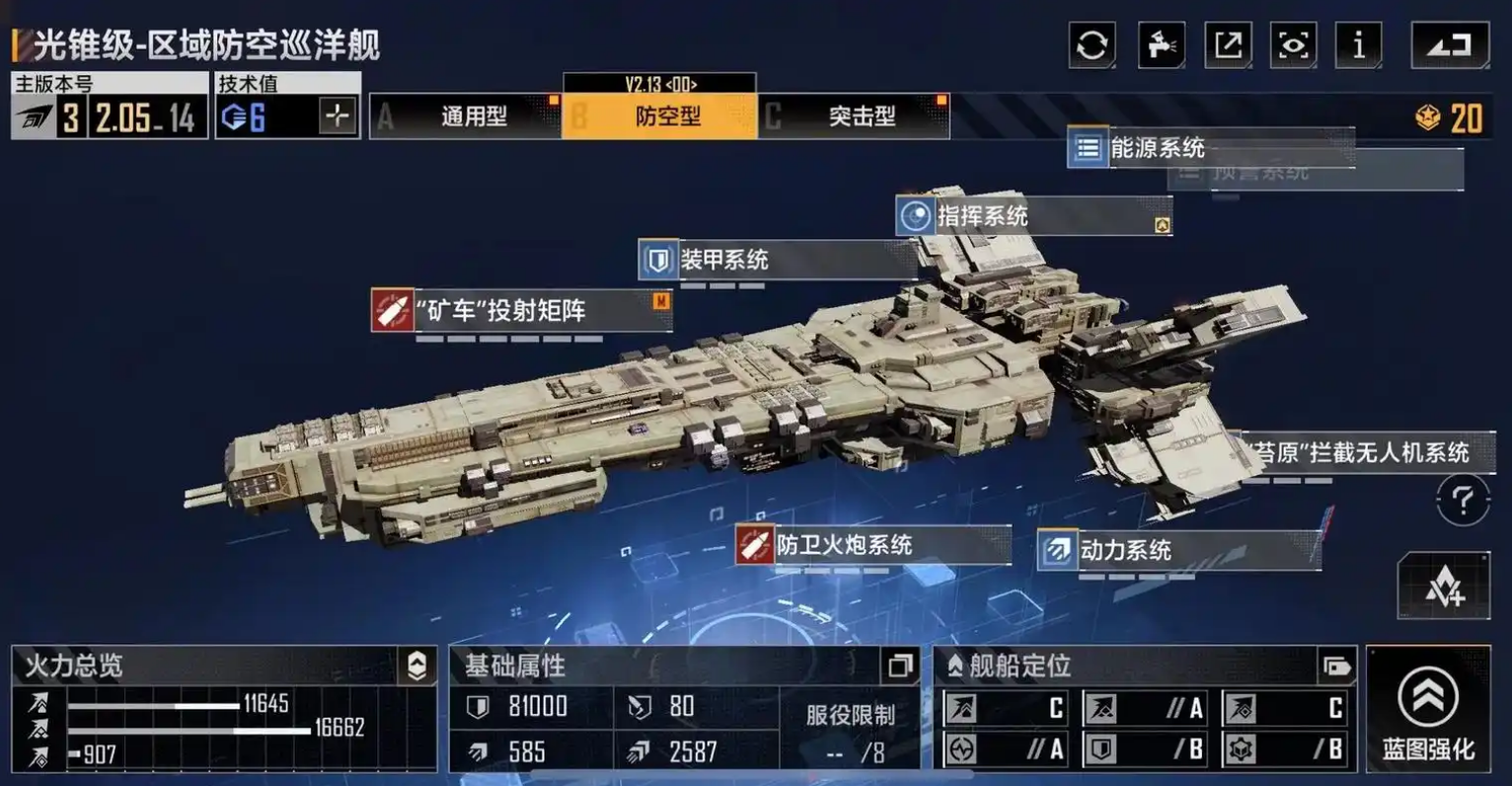Image resolution: width=1512 pixels, height=786 pixels.
Task: Click the share export icon
Action: click(1228, 45)
